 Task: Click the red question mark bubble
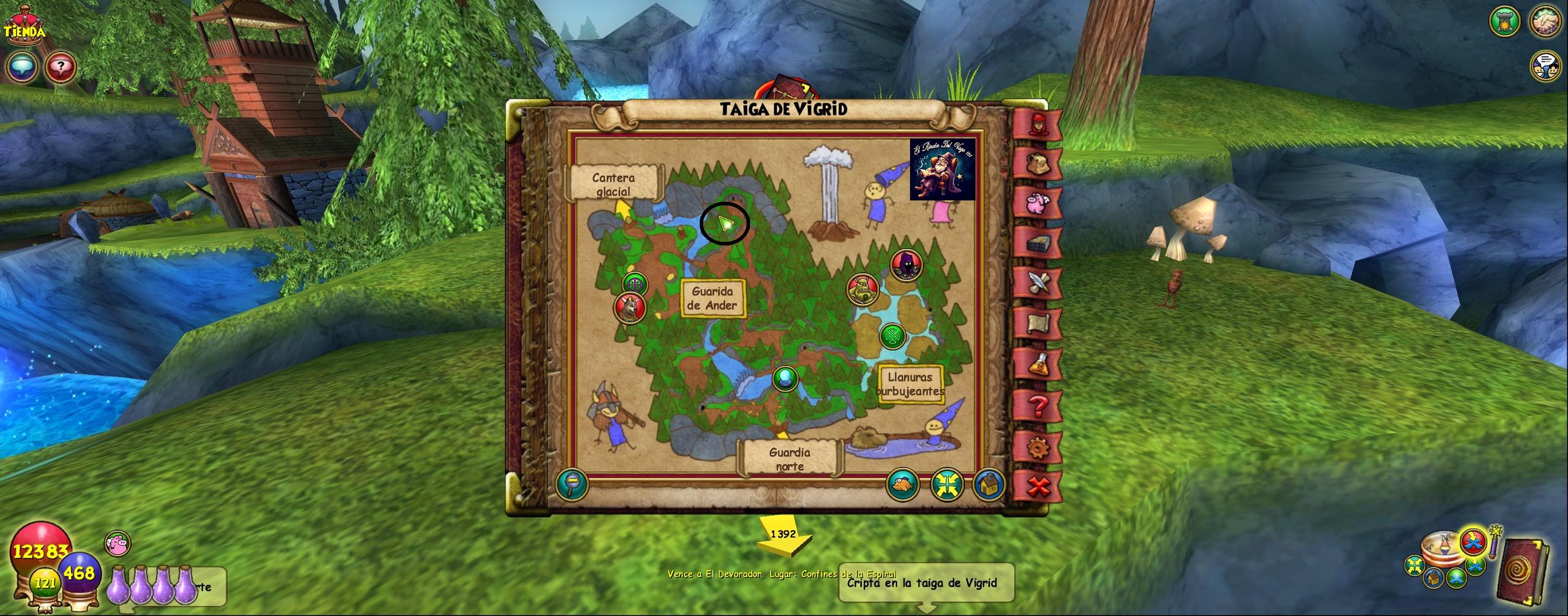click(x=60, y=67)
